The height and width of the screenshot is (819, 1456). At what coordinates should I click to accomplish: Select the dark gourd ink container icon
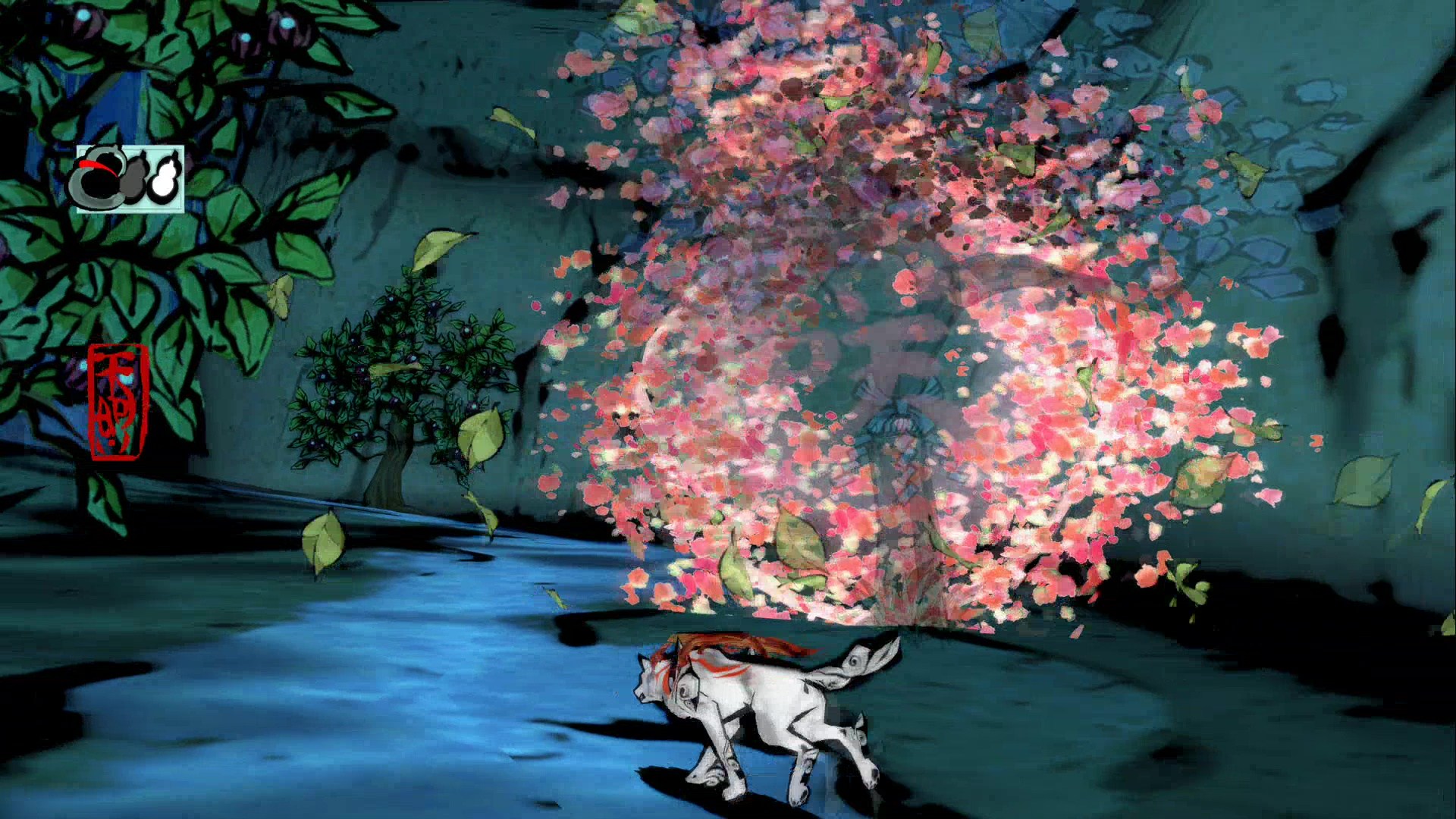click(x=137, y=178)
